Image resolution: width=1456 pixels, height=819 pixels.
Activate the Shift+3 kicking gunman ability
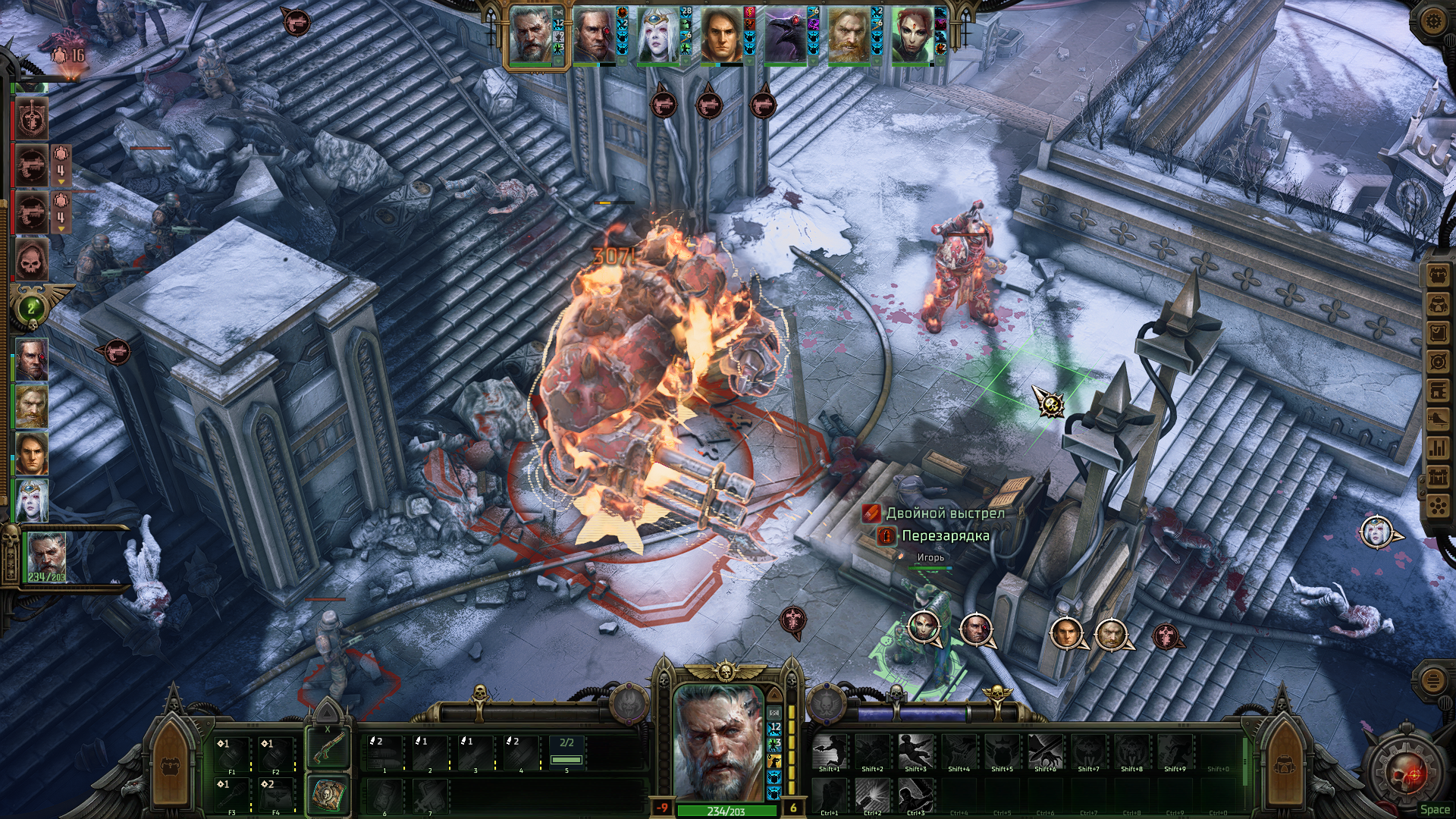(x=915, y=752)
